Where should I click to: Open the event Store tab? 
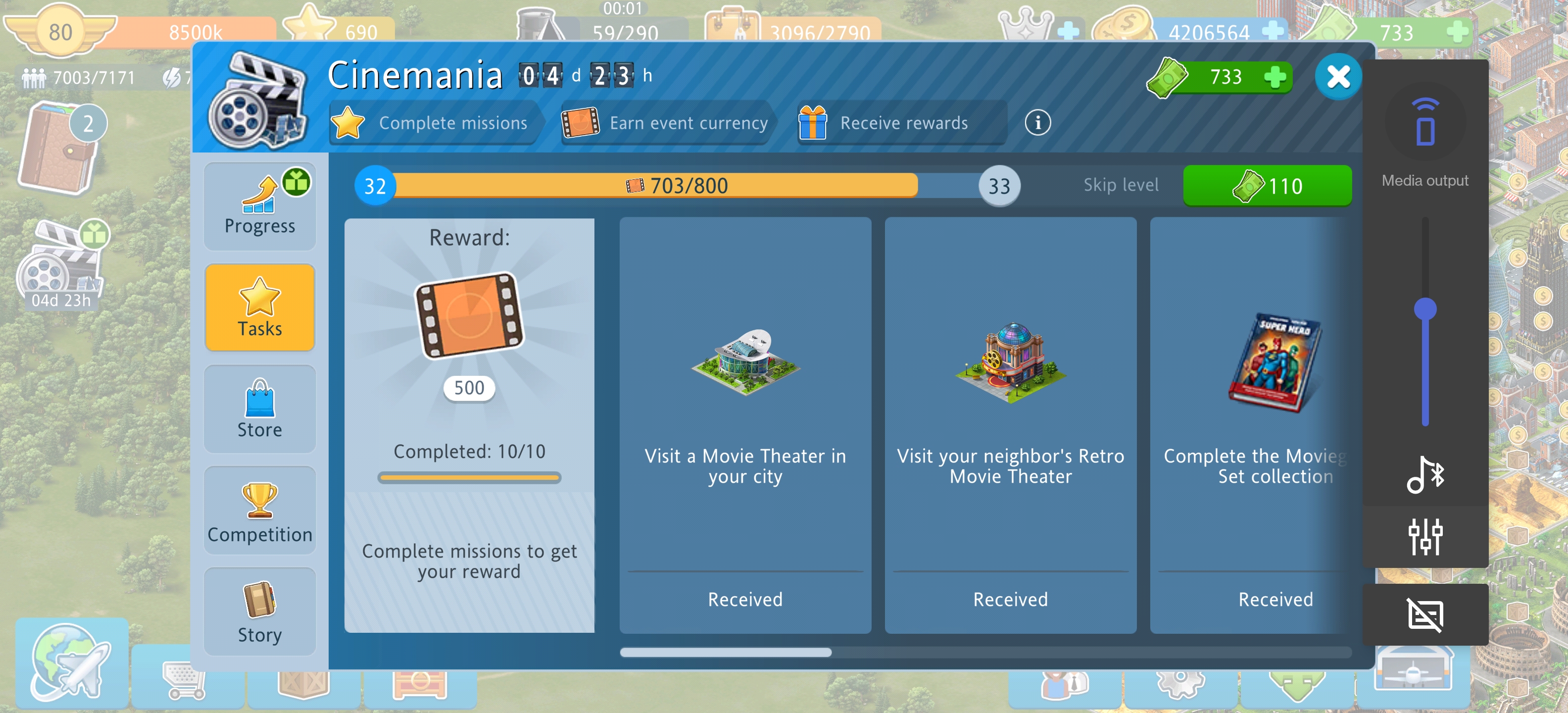click(260, 408)
